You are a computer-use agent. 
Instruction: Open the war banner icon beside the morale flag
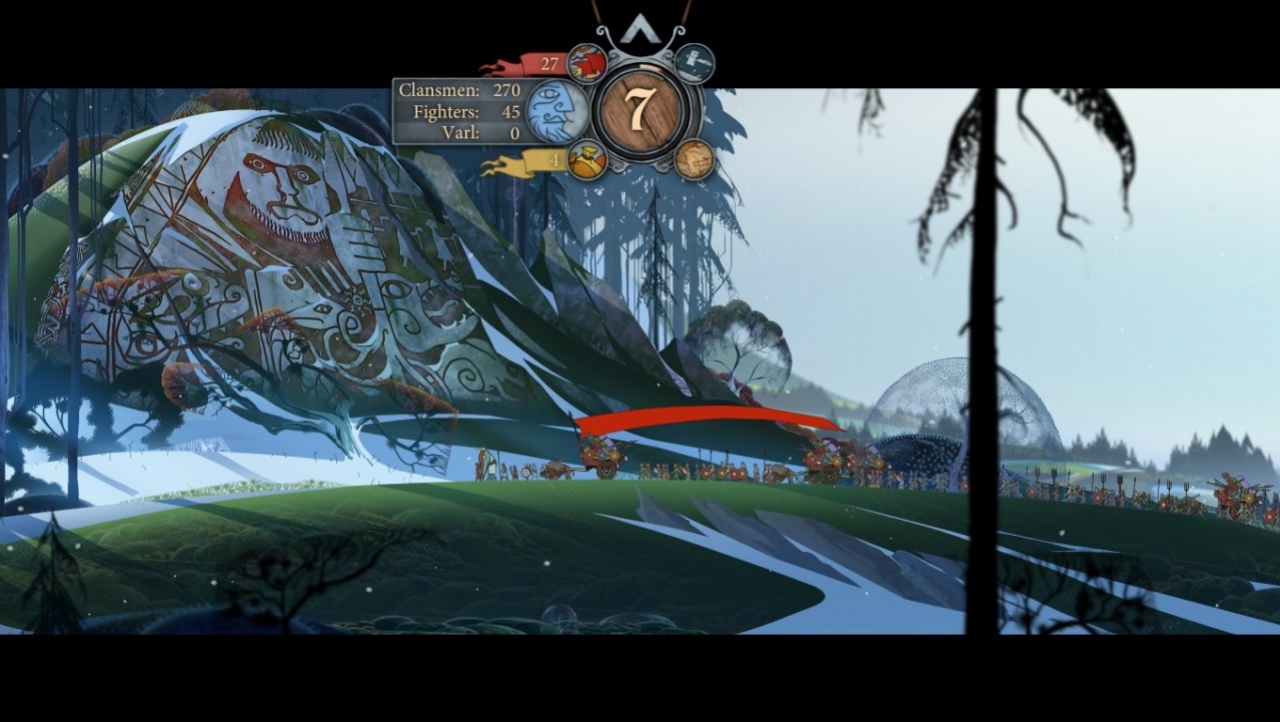point(588,61)
